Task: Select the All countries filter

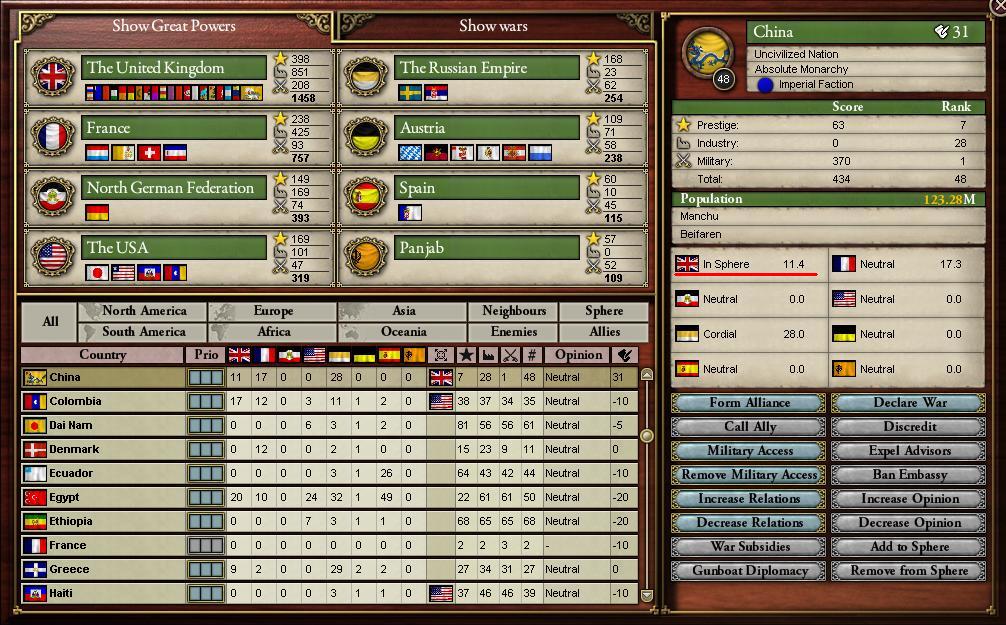Action: coord(49,321)
